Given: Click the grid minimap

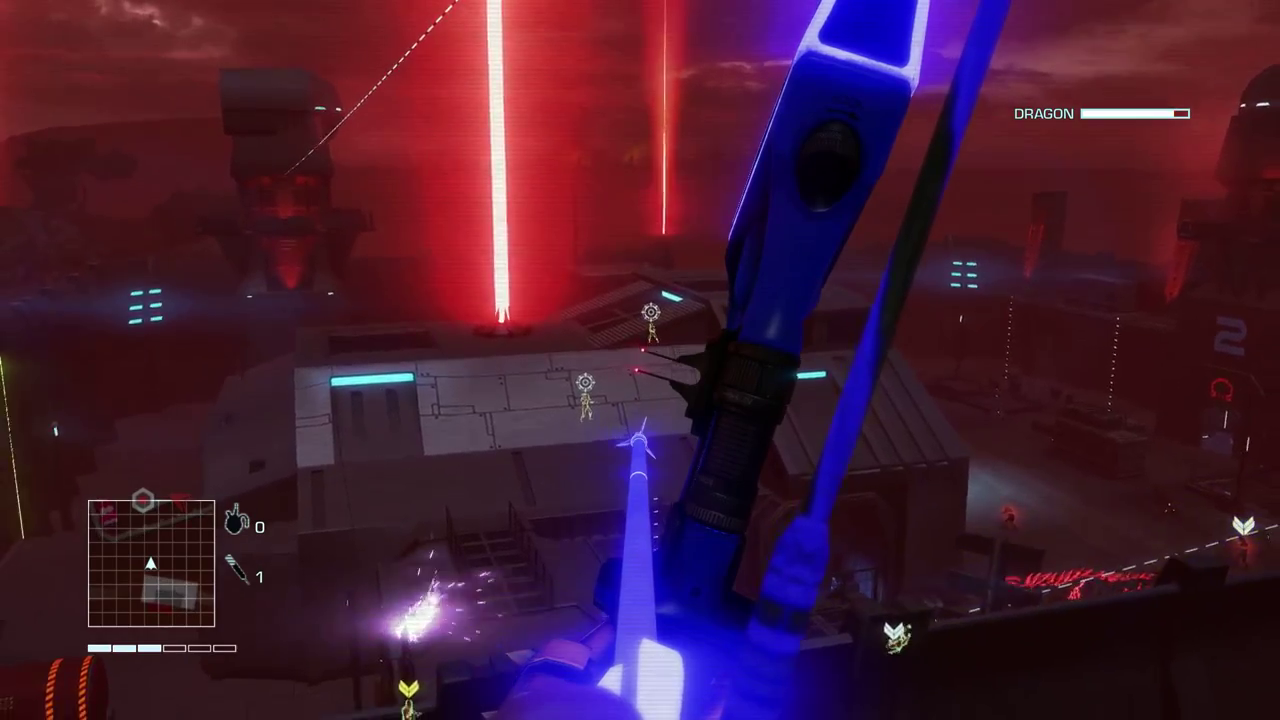Looking at the screenshot, I should (151, 563).
